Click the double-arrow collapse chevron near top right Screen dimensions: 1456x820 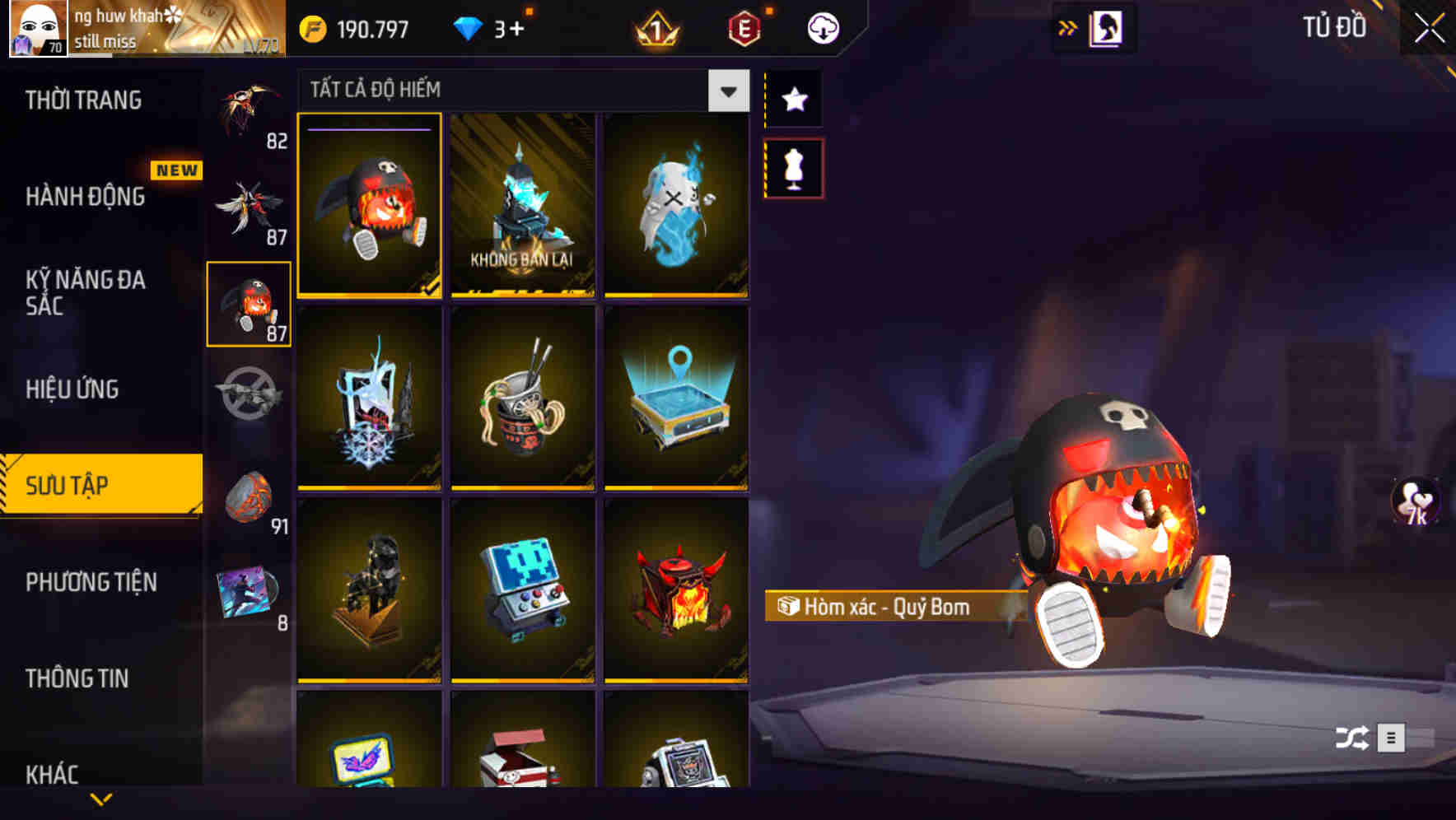click(x=1067, y=26)
